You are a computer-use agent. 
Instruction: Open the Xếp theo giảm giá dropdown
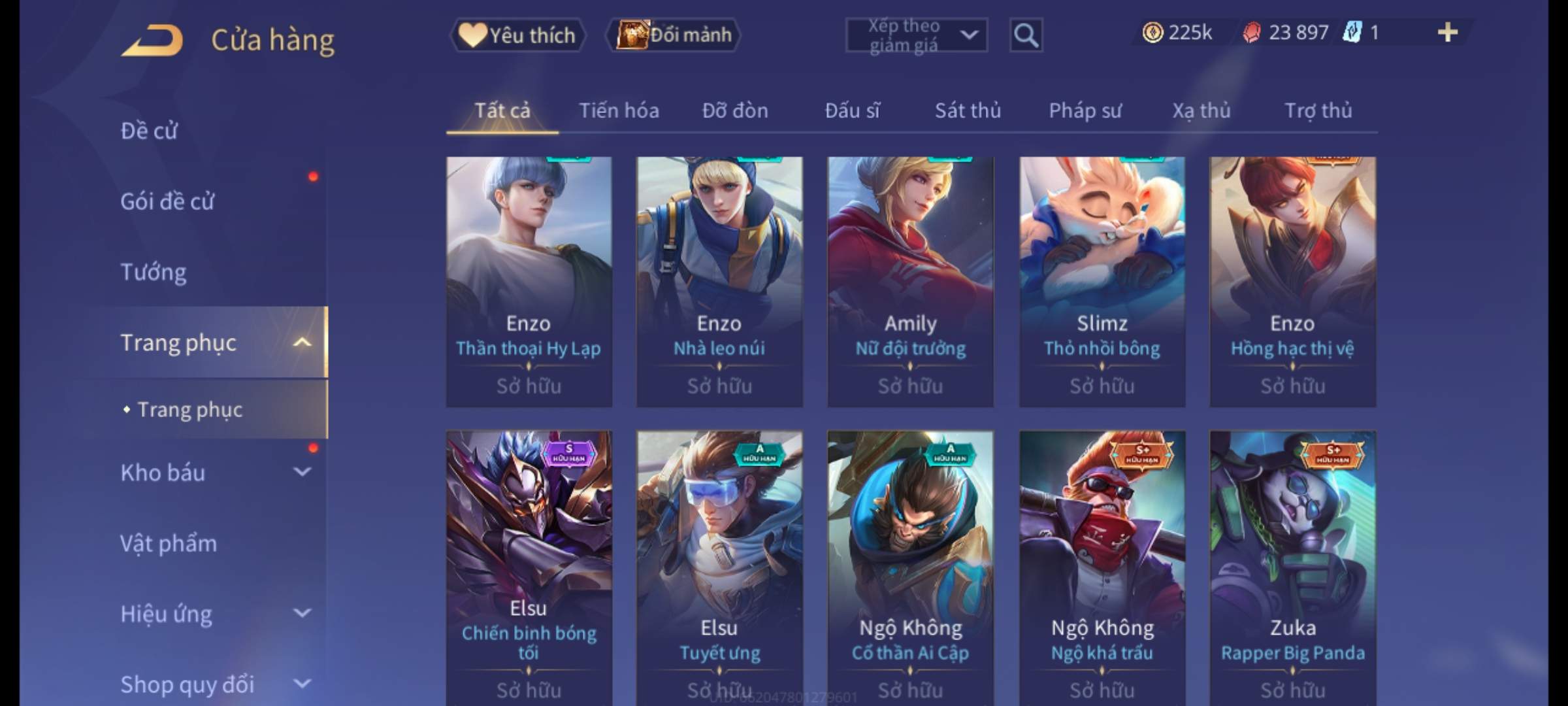coord(916,35)
